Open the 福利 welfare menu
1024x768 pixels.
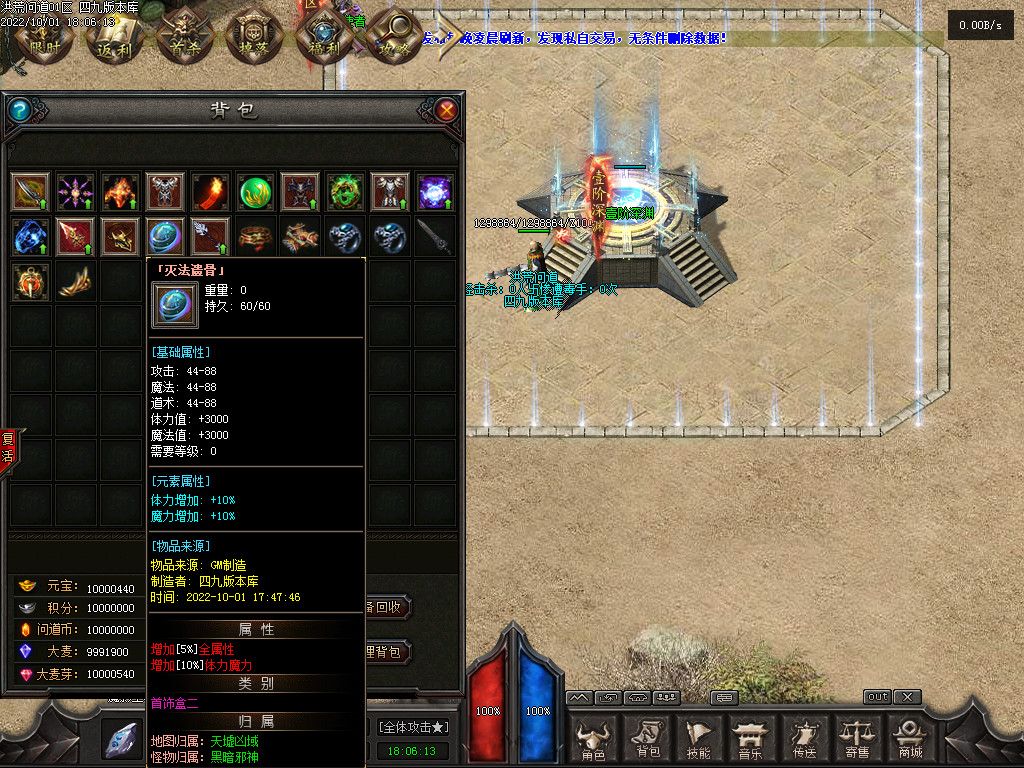pyautogui.click(x=321, y=37)
